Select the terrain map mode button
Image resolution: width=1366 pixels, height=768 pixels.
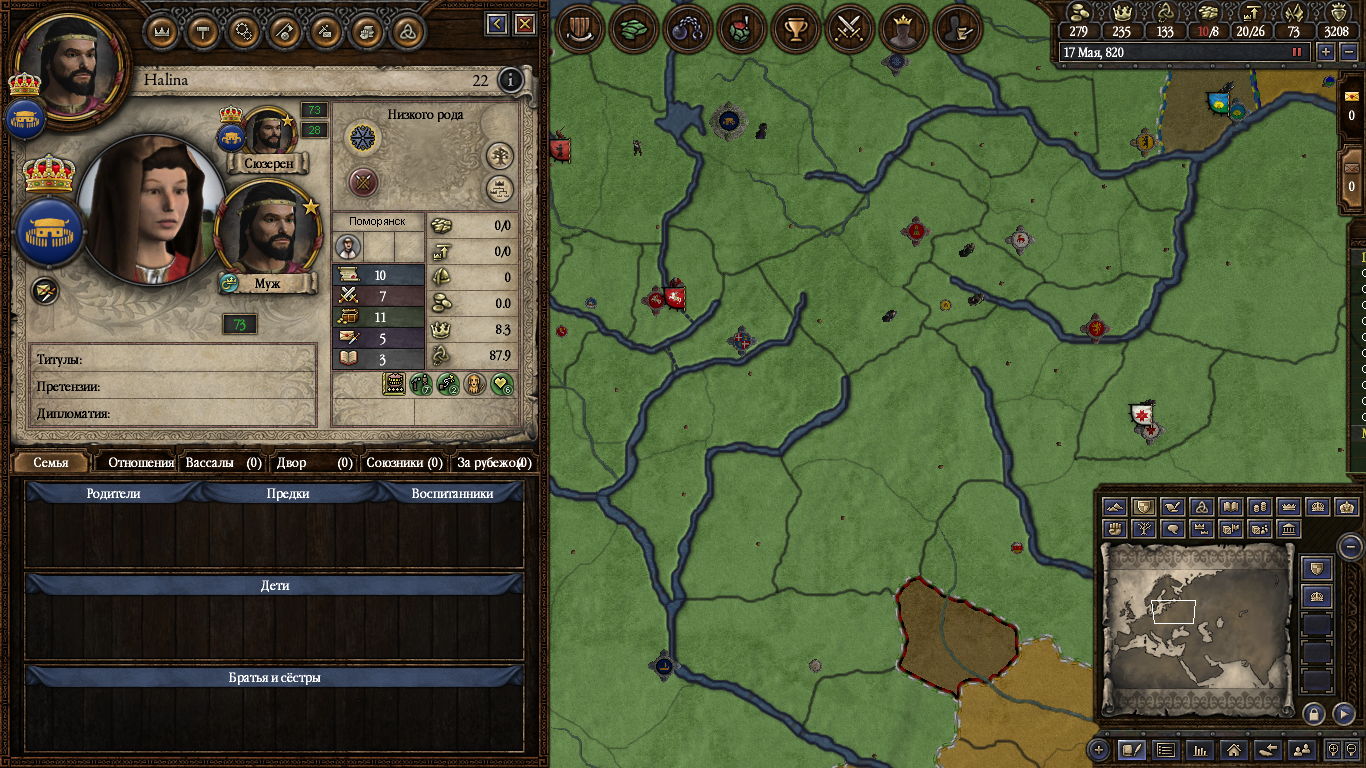[x=1116, y=507]
